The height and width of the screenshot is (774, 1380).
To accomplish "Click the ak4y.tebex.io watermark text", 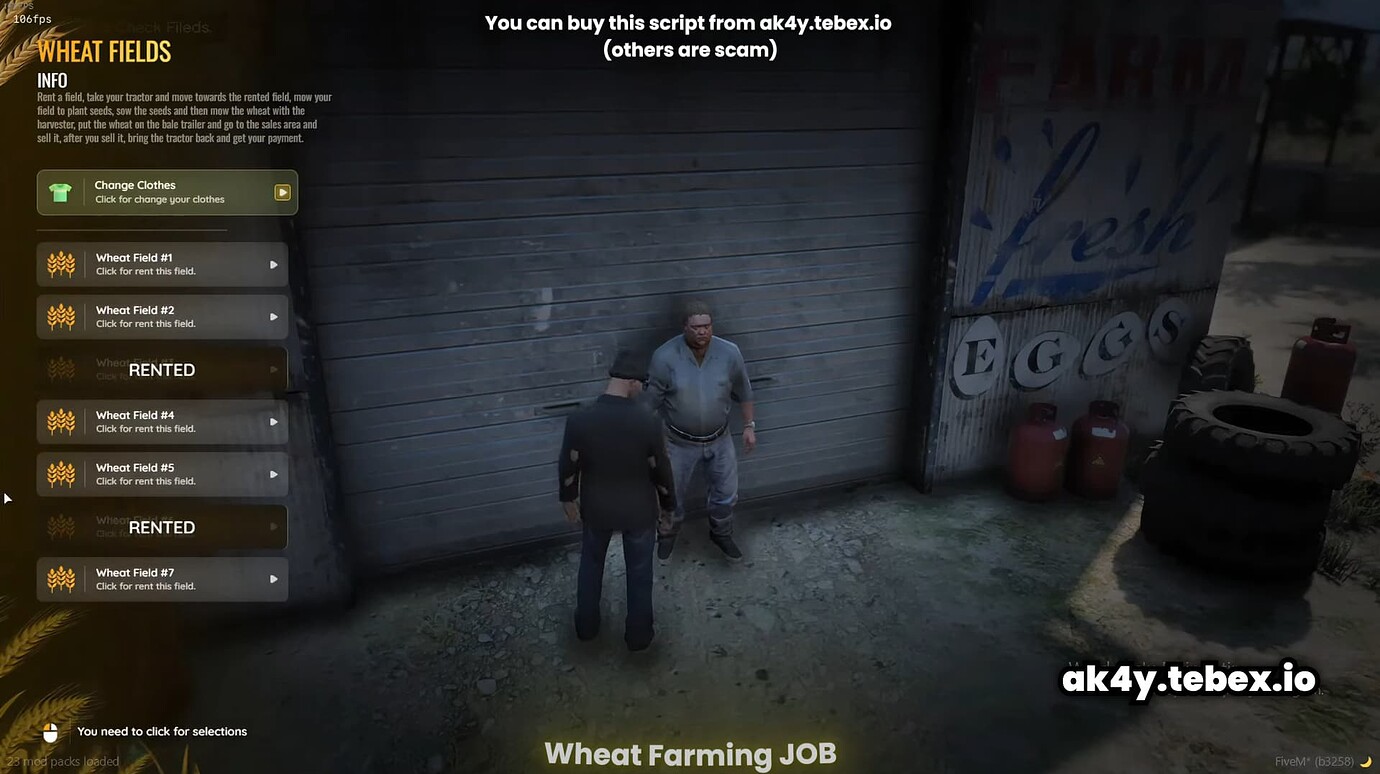I will click(1186, 678).
